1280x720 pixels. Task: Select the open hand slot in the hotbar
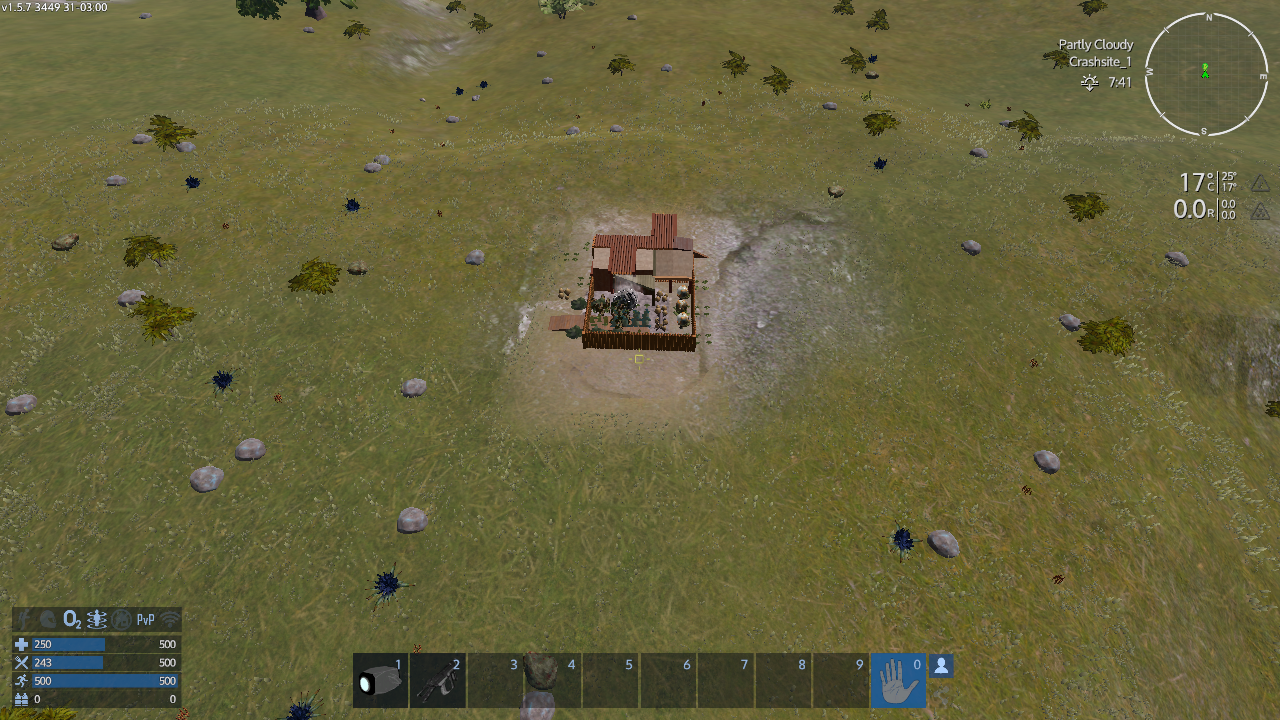[x=898, y=680]
